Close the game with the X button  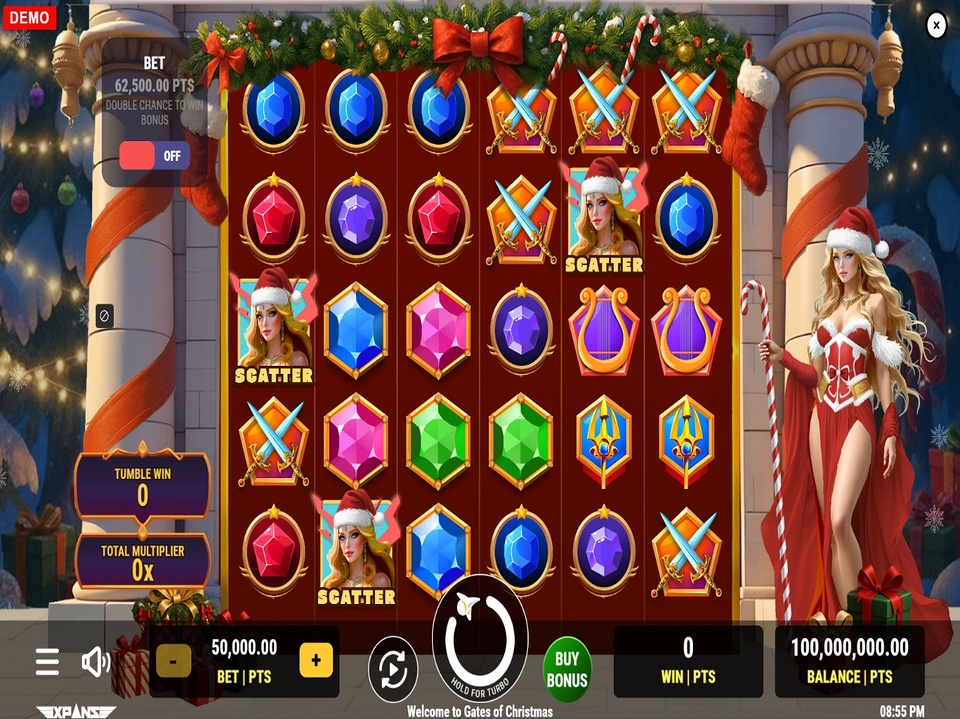[x=936, y=25]
